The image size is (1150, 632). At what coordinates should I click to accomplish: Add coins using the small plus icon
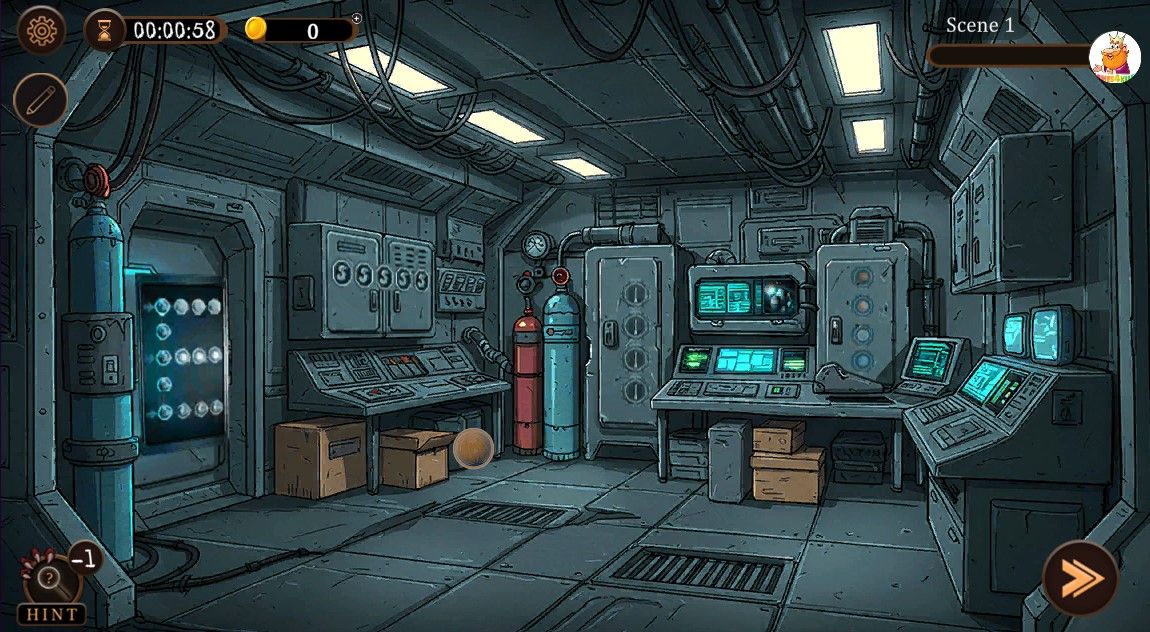[357, 18]
